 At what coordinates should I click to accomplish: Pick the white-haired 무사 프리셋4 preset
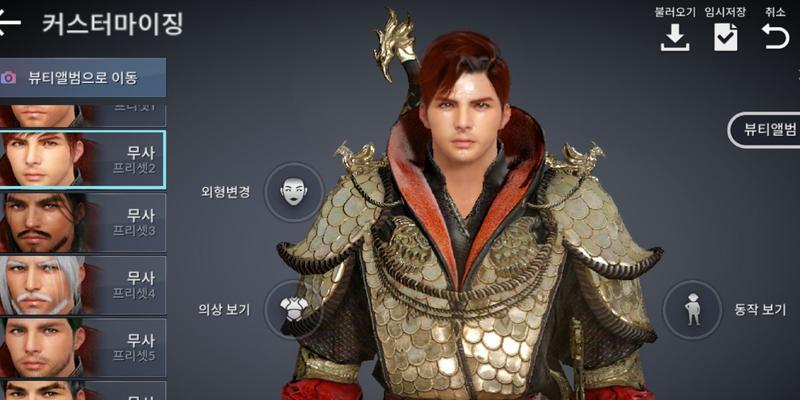pos(82,285)
